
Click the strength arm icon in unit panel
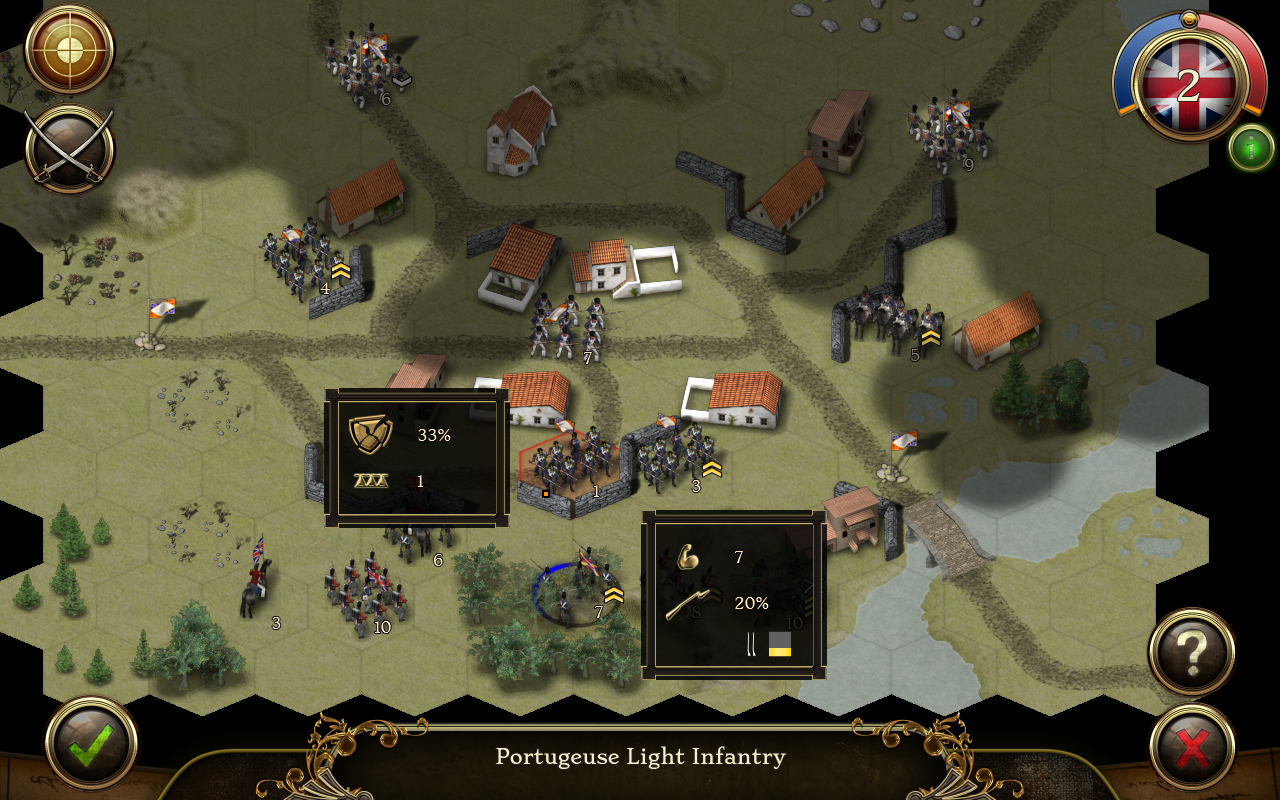689,558
